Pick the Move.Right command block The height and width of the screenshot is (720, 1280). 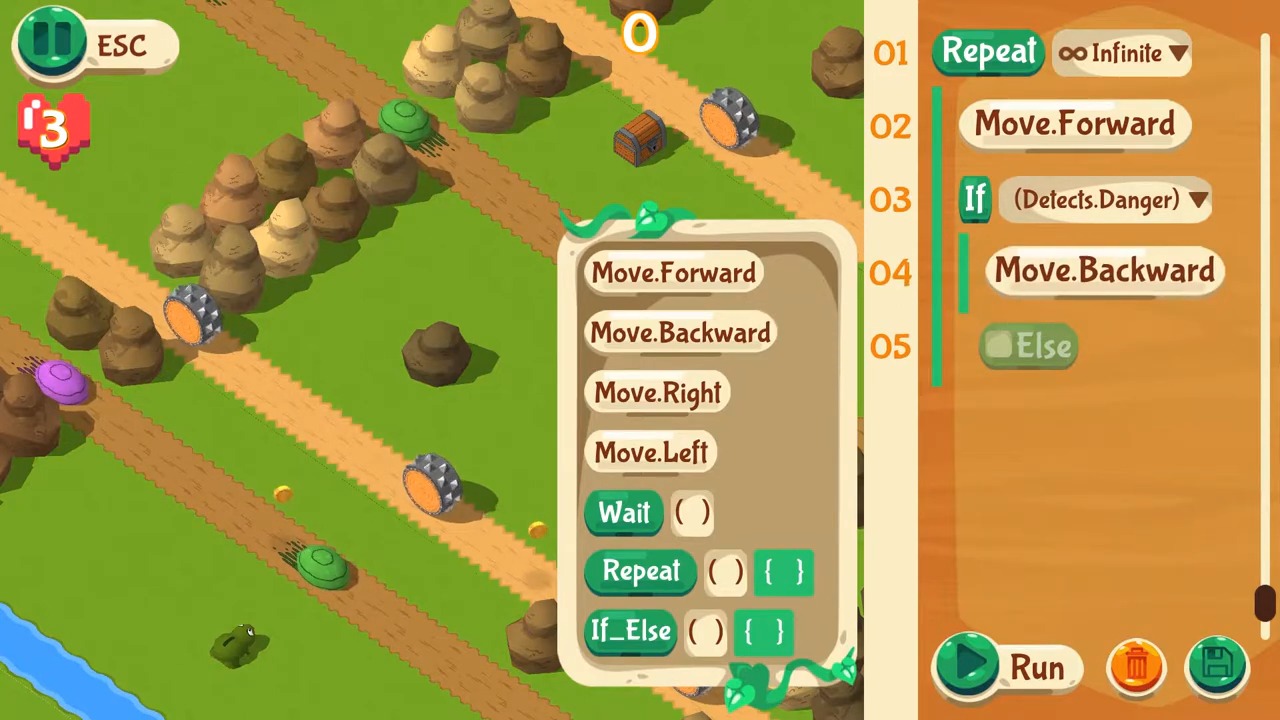pyautogui.click(x=657, y=393)
